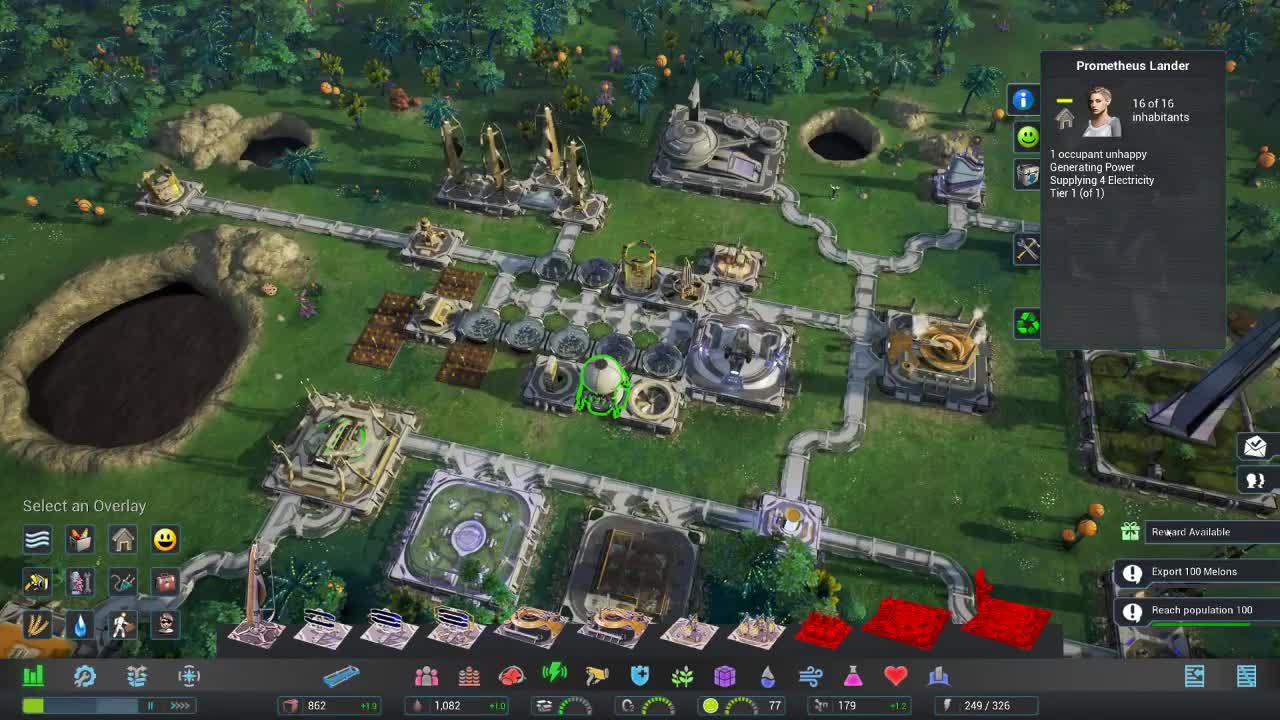
Task: Enable fast forward with the arrows control
Action: (178, 705)
